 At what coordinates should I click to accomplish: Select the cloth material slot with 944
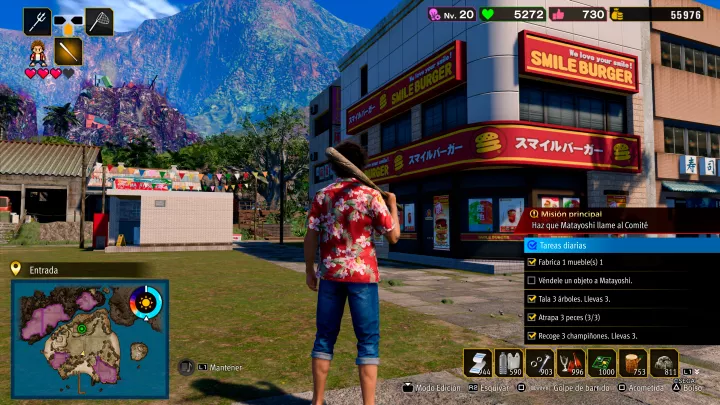click(x=477, y=362)
